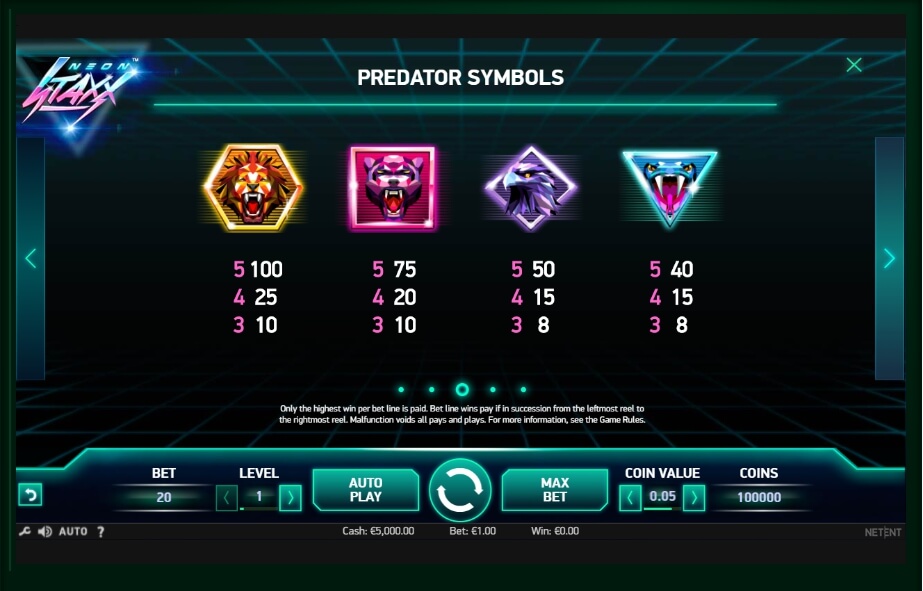Decrease the bet level
The height and width of the screenshot is (591, 923).
[227, 497]
